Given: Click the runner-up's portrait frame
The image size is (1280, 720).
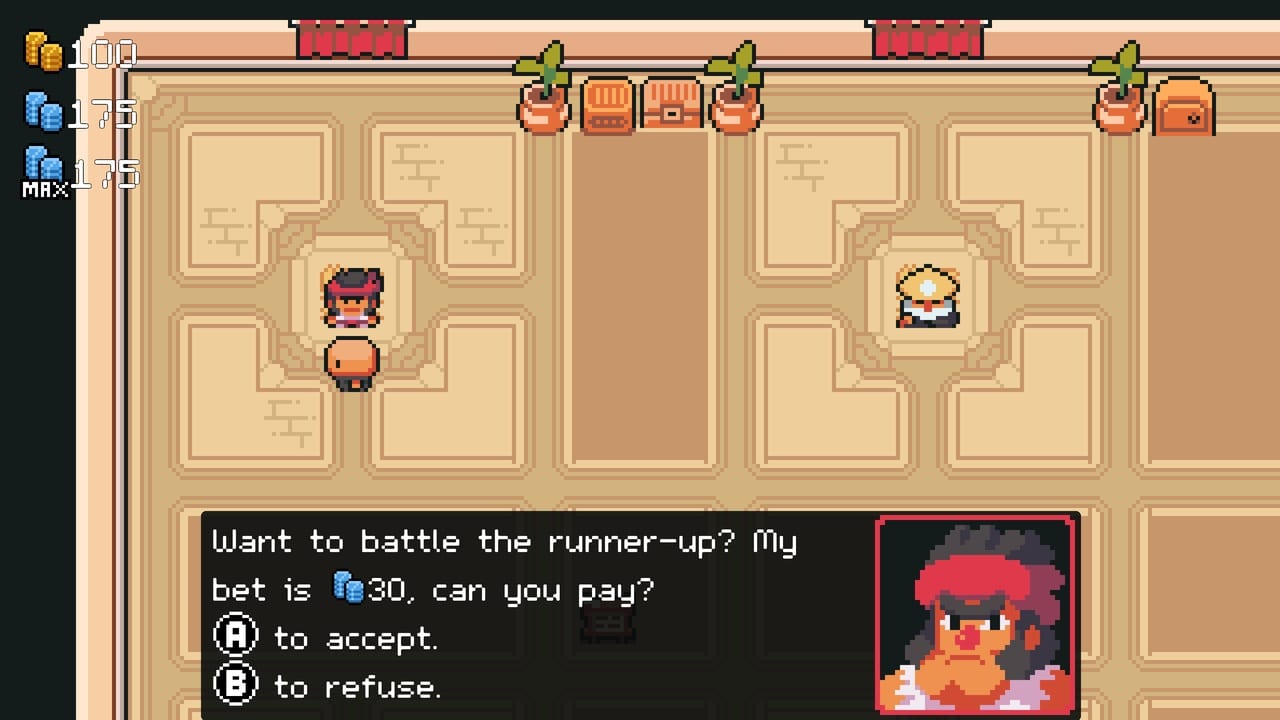Looking at the screenshot, I should tap(976, 613).
